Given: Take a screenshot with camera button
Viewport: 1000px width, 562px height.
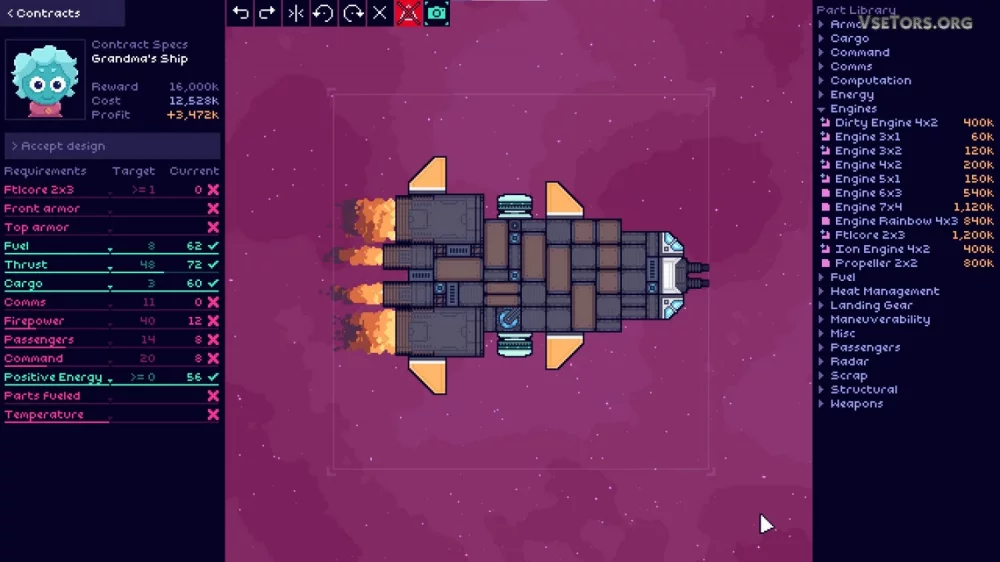Looking at the screenshot, I should pos(437,13).
